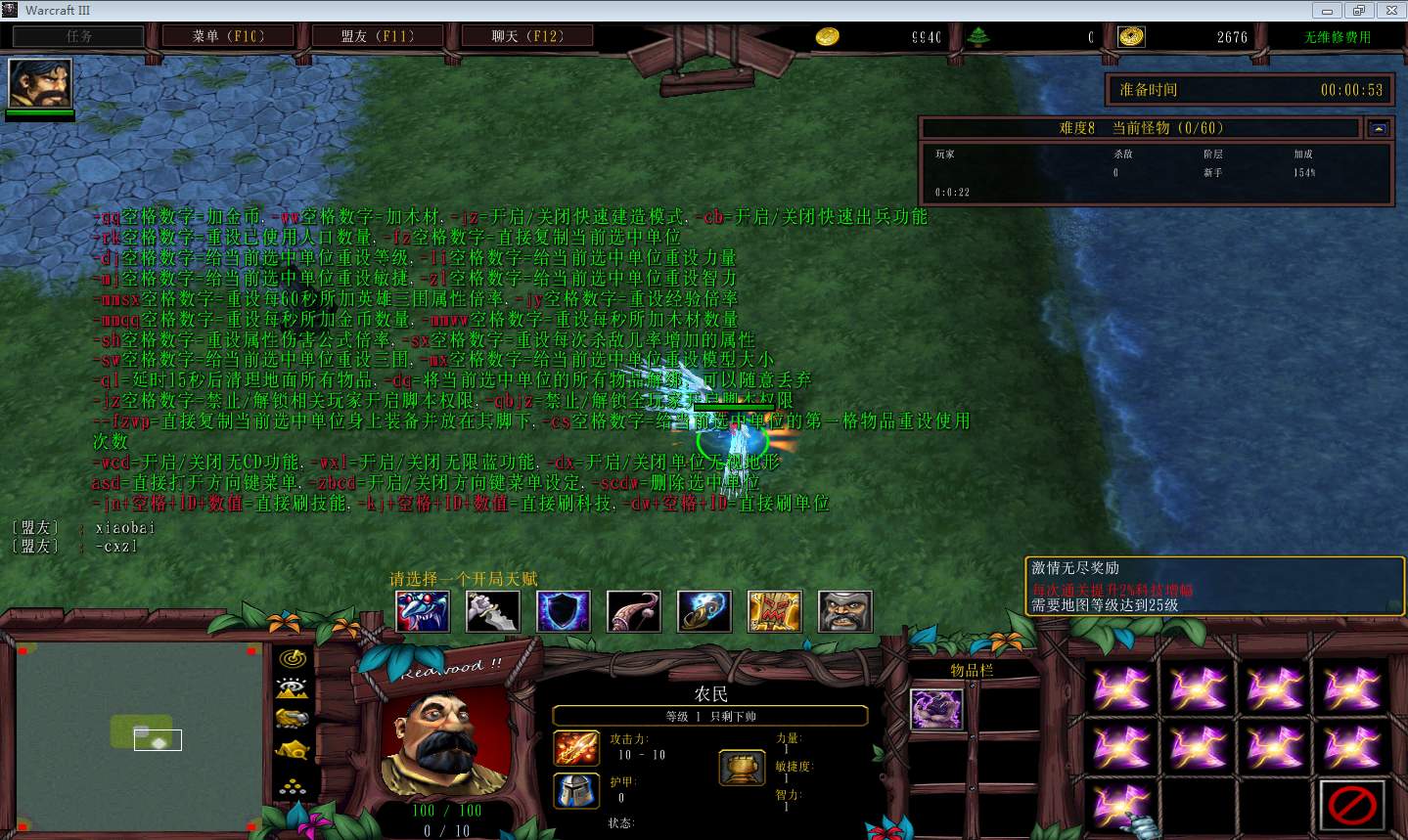The image size is (1408, 840).
Task: Collapse the difficulty scoreboard panel
Action: point(1379,128)
